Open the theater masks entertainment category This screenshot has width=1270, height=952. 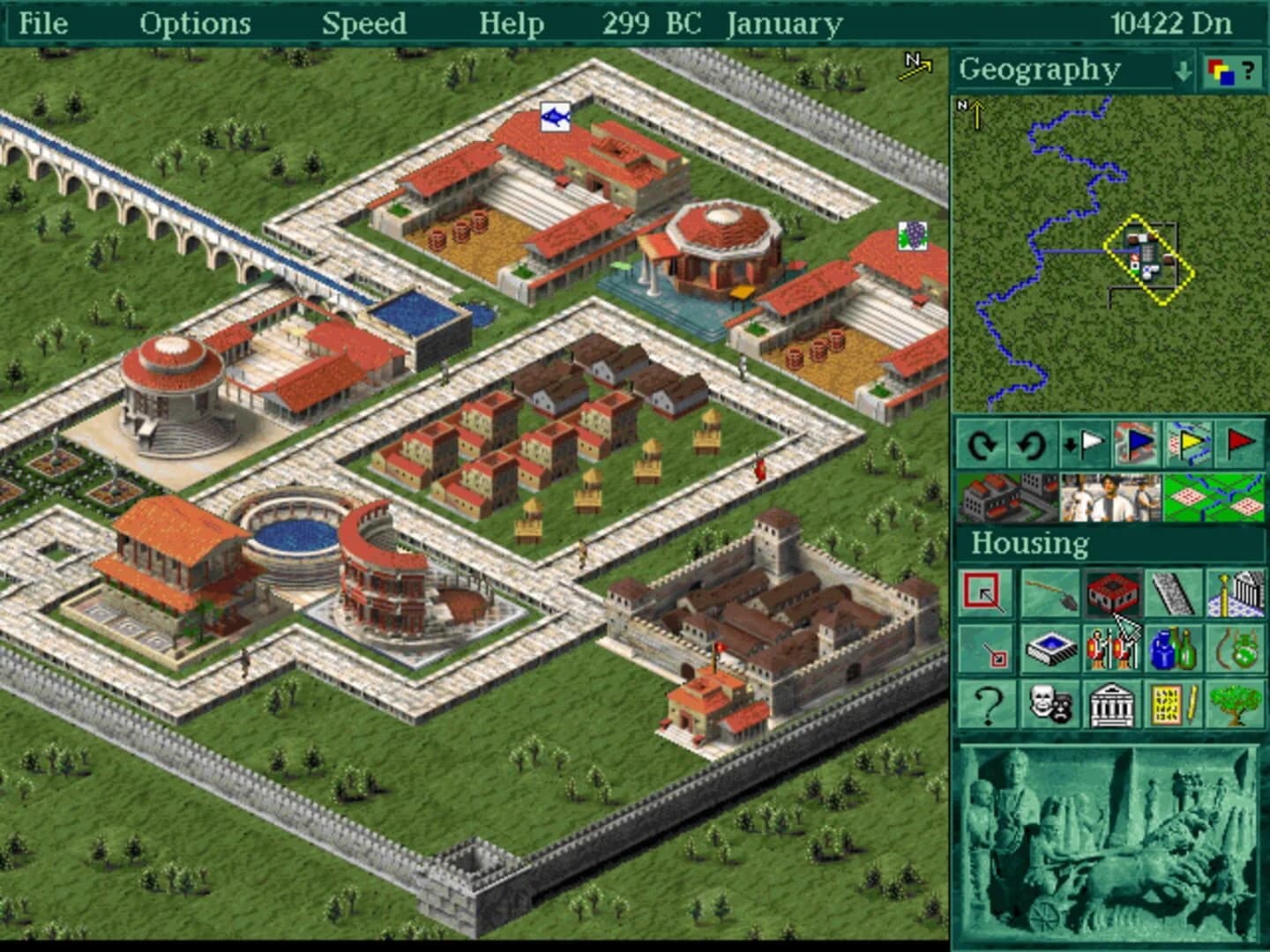coord(1050,703)
